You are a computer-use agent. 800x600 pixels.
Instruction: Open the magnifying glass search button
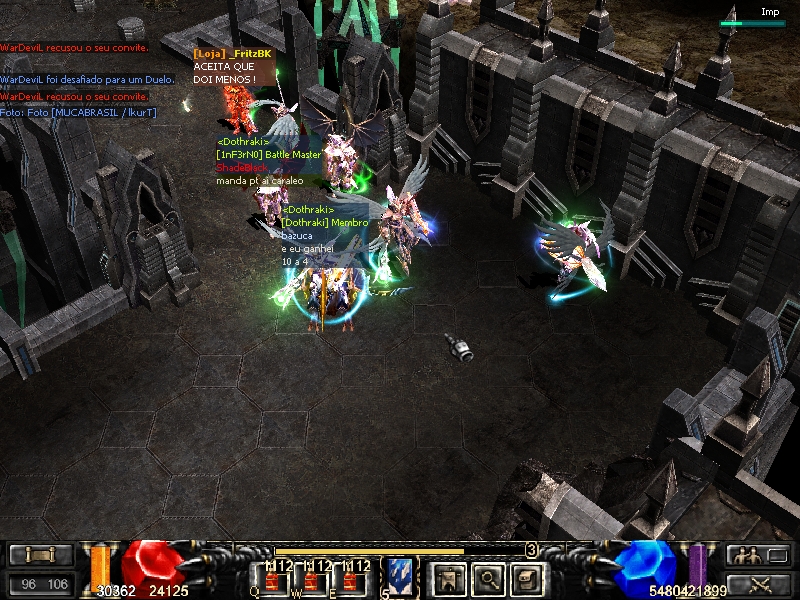pyautogui.click(x=487, y=577)
